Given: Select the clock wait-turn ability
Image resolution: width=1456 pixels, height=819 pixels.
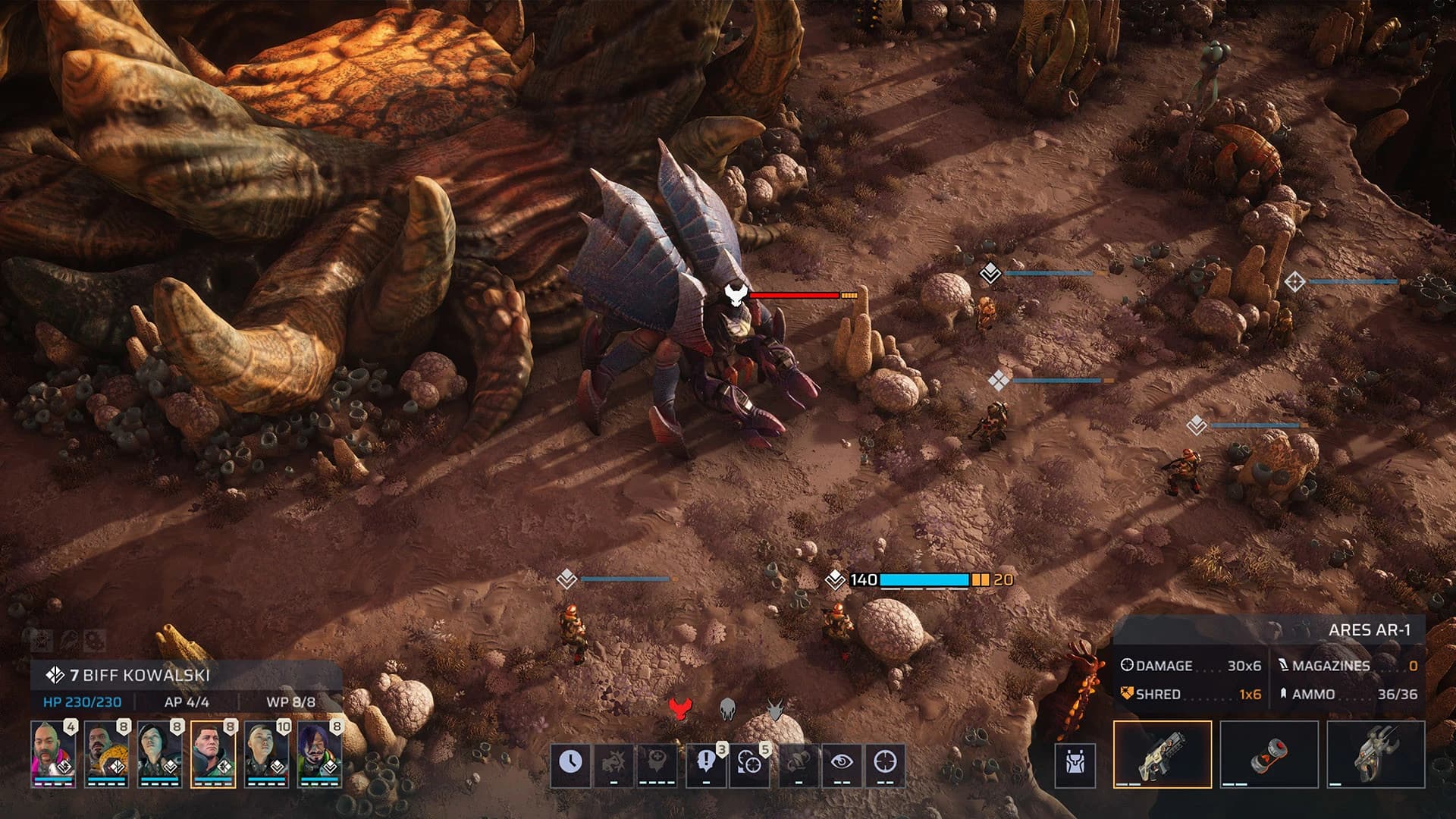Looking at the screenshot, I should click(571, 764).
